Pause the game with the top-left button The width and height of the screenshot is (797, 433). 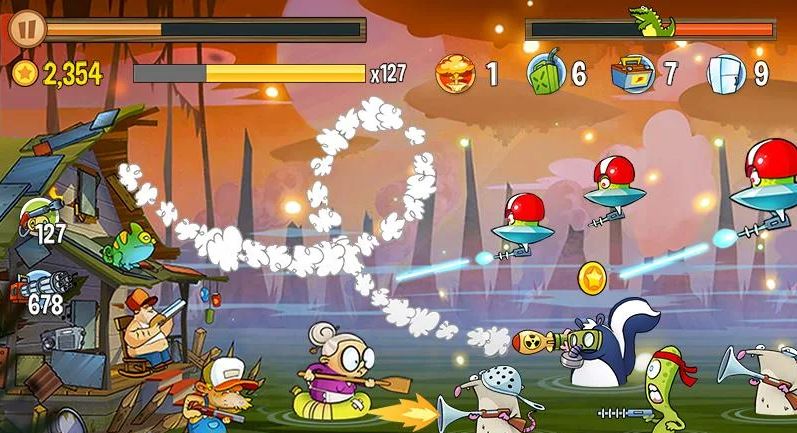[x=25, y=27]
